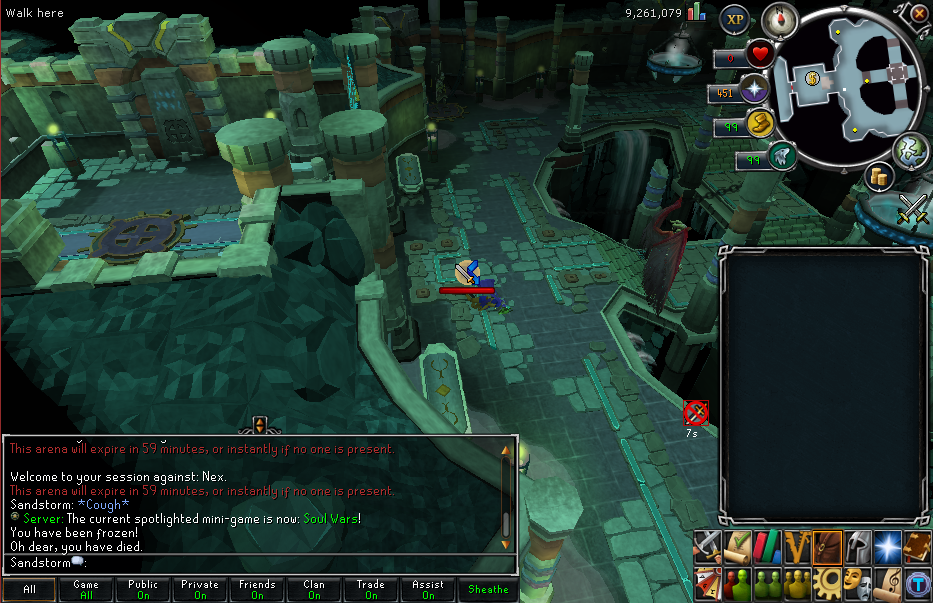Image resolution: width=933 pixels, height=603 pixels.
Task: Open the magic spellbook tab
Action: click(917, 545)
